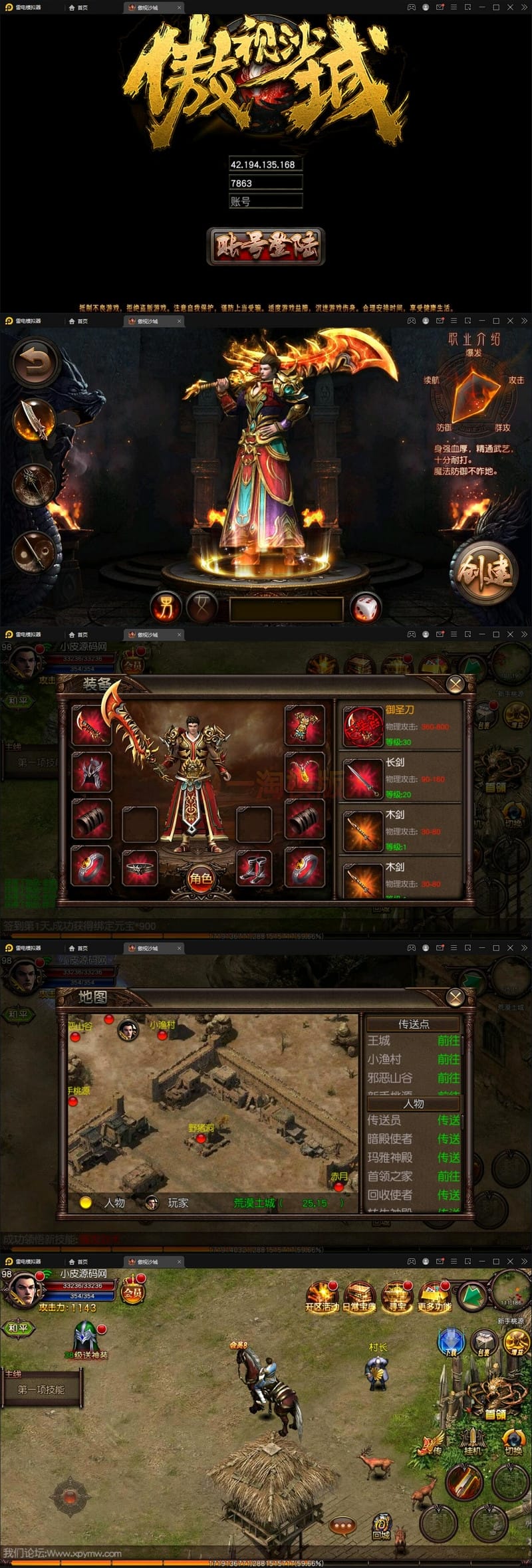Click 前往 beside 小渔村 in teleport list
This screenshot has height=1568, width=532.
click(448, 1059)
